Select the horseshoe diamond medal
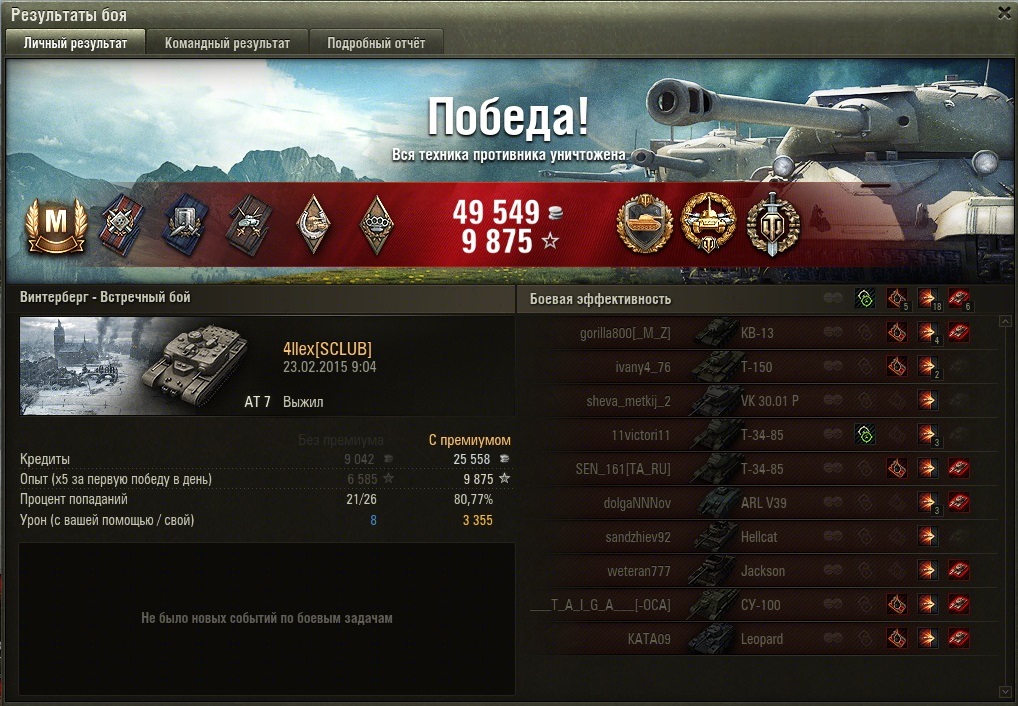This screenshot has height=706, width=1018. pyautogui.click(x=313, y=226)
